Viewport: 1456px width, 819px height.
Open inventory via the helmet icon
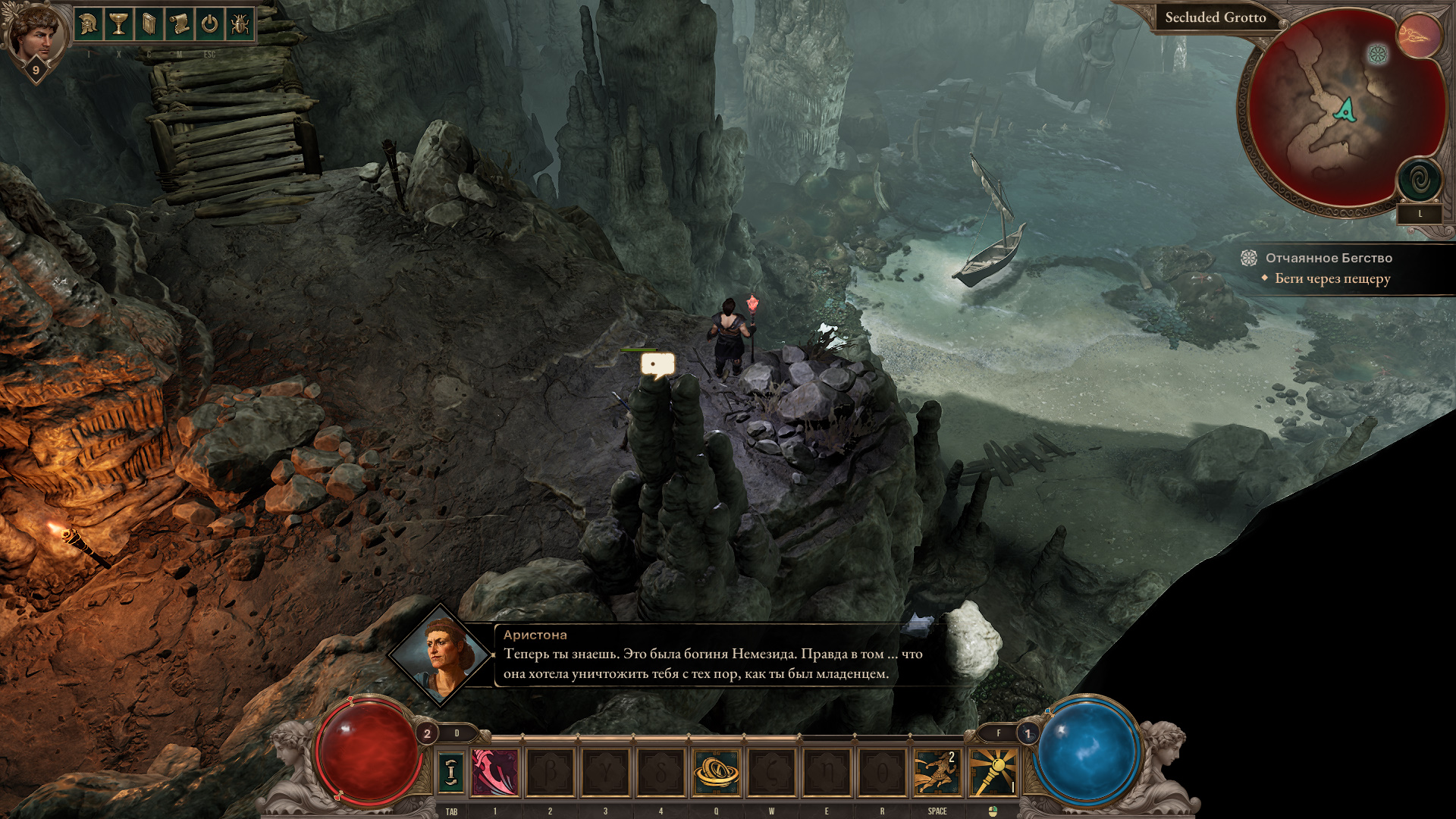click(x=89, y=25)
